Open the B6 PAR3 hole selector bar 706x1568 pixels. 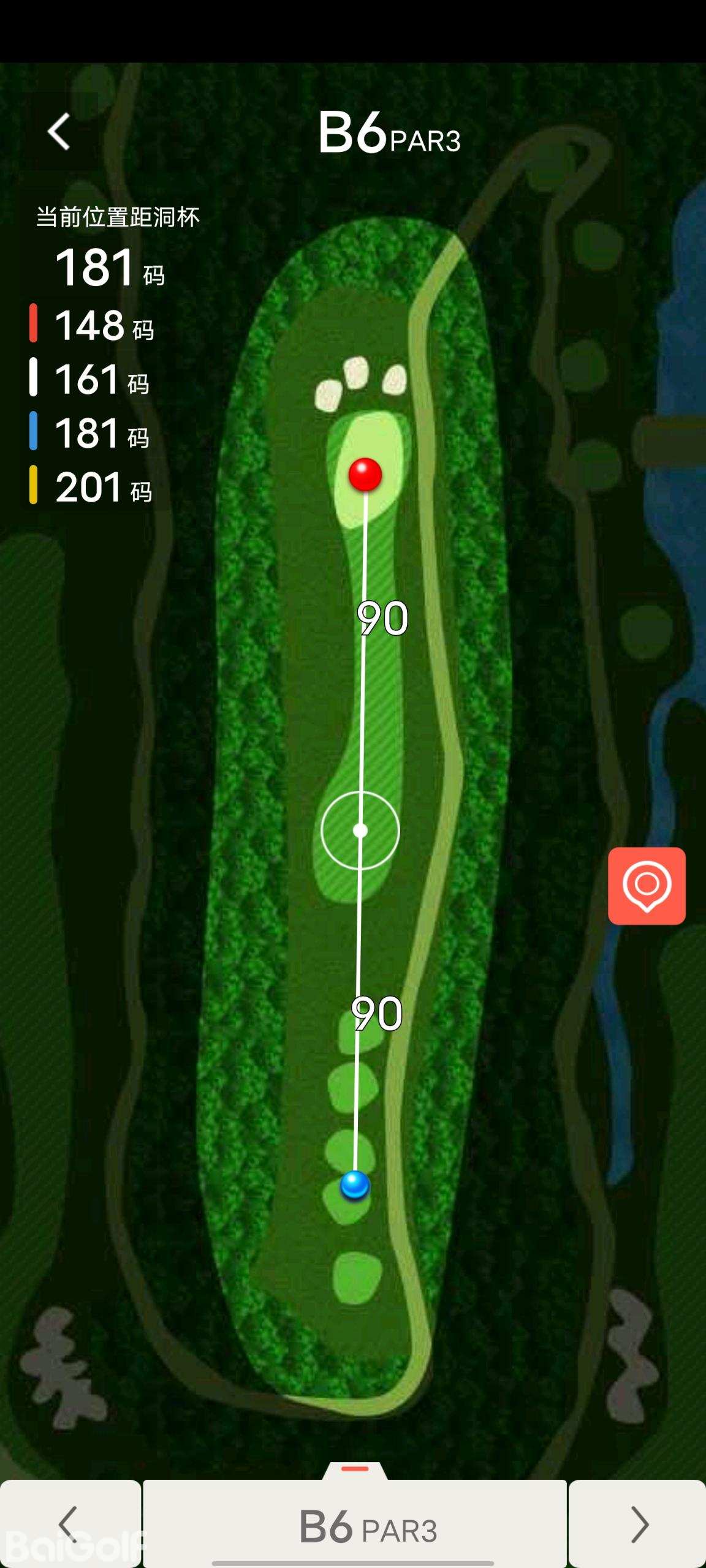tap(355, 1526)
